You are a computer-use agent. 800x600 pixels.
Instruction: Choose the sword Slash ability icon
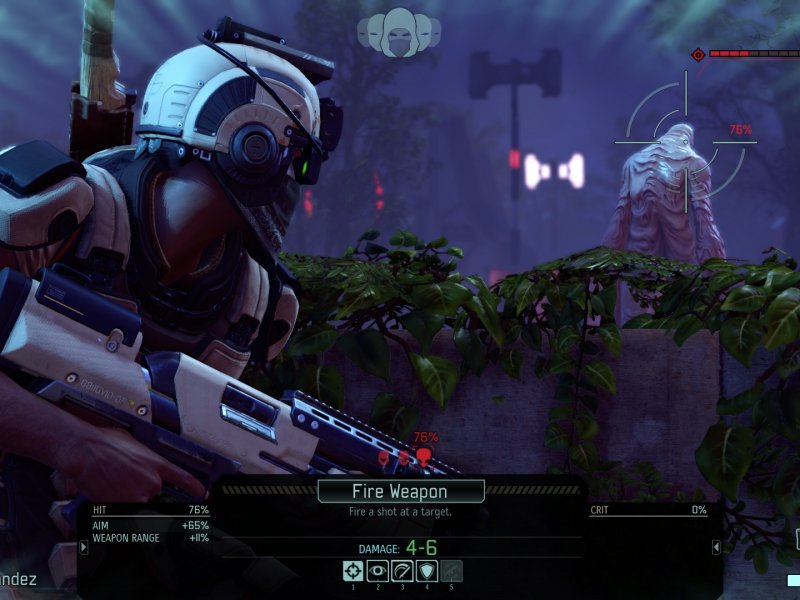pos(402,571)
